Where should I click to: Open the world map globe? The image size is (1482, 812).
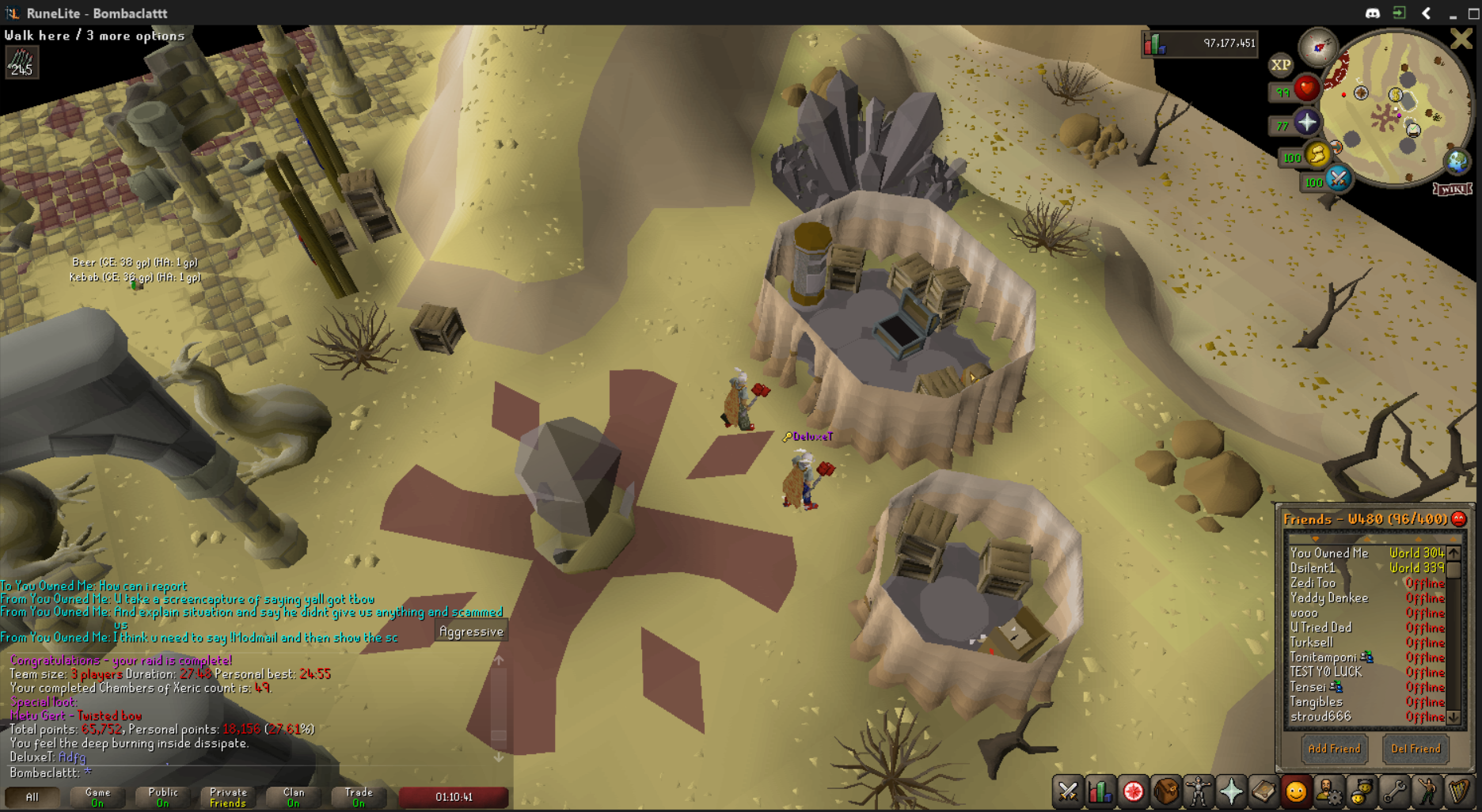[1457, 161]
